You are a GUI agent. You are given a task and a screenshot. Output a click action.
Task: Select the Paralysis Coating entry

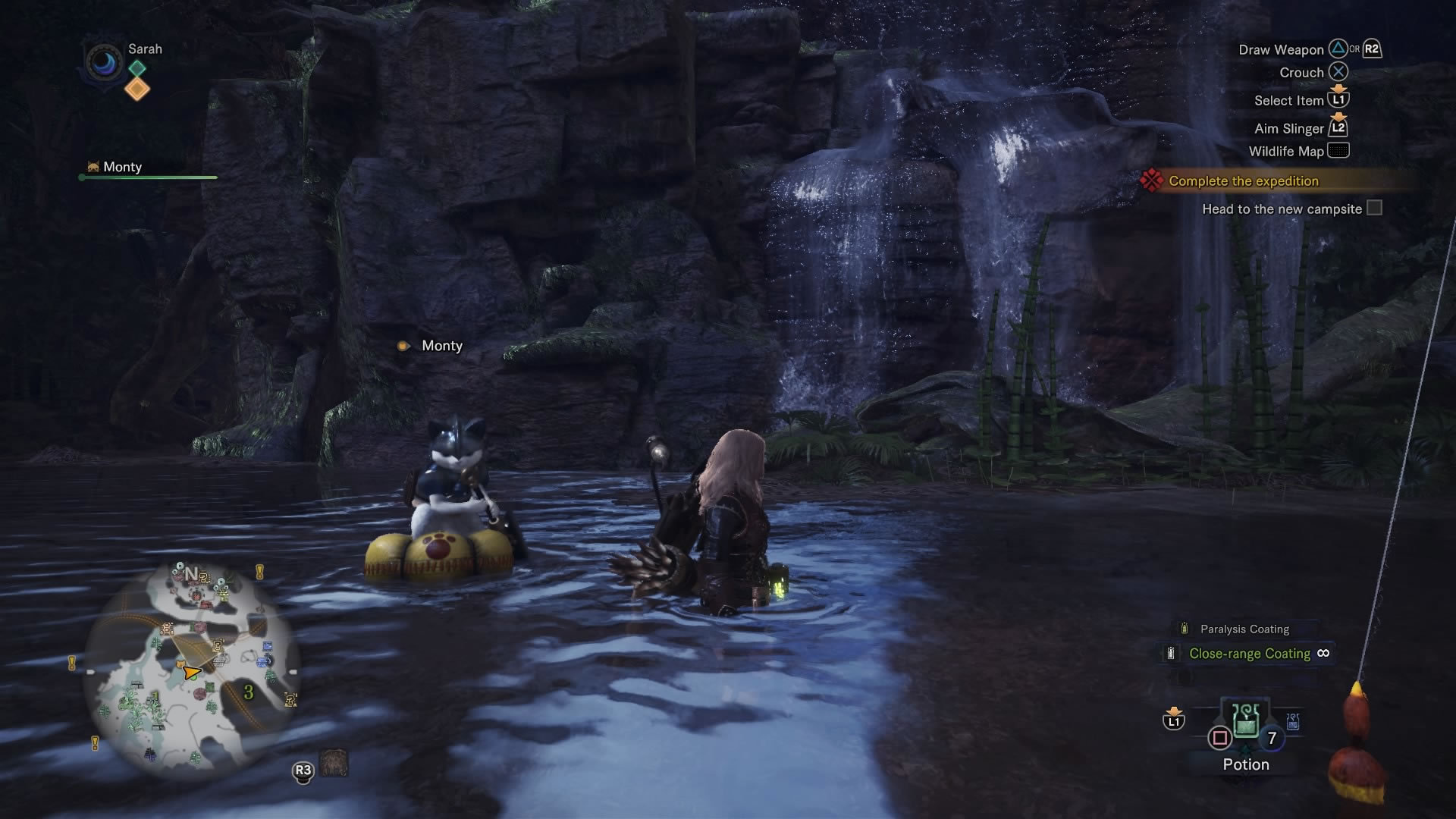click(1244, 629)
